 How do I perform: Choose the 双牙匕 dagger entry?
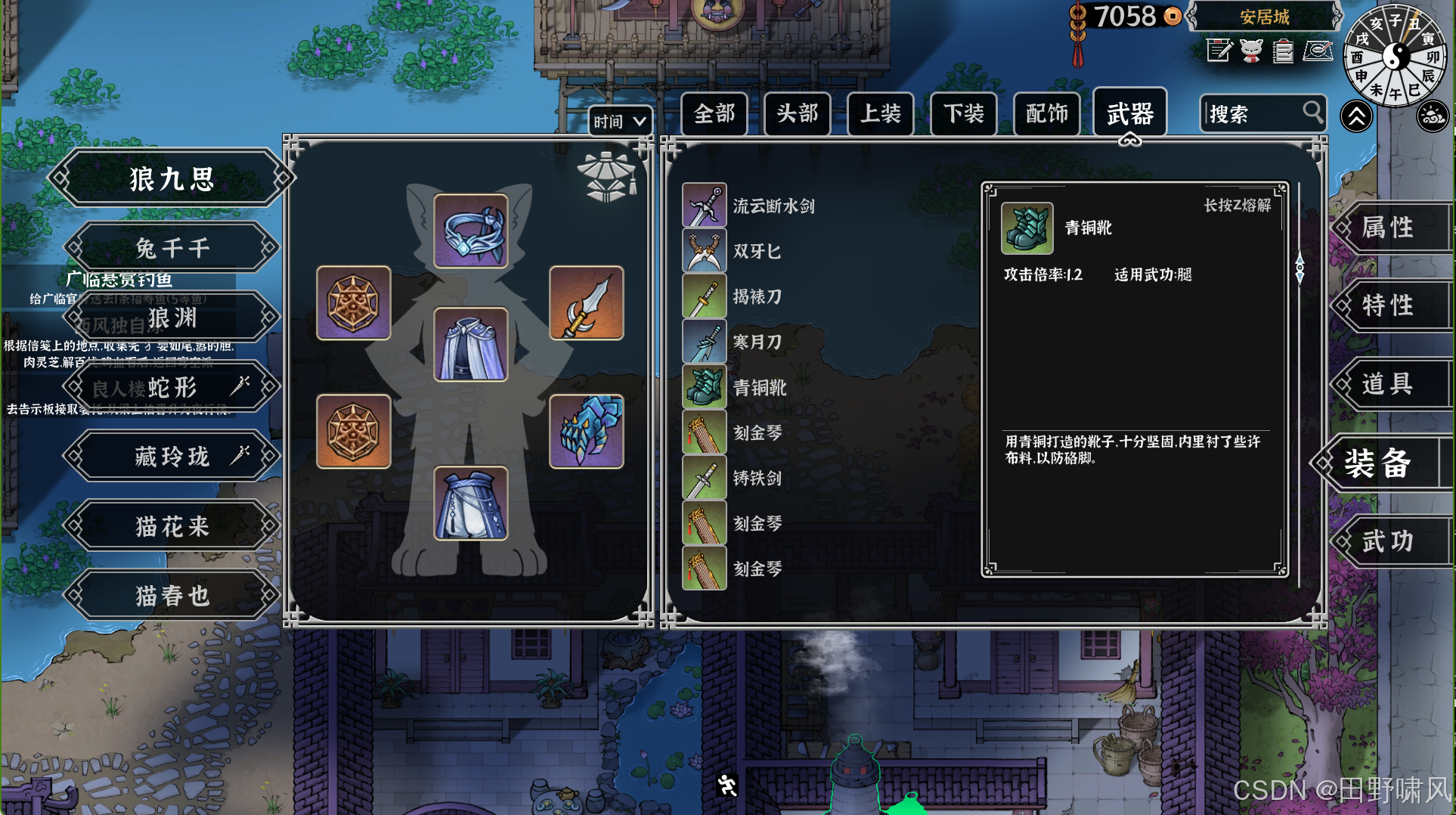pyautogui.click(x=756, y=251)
